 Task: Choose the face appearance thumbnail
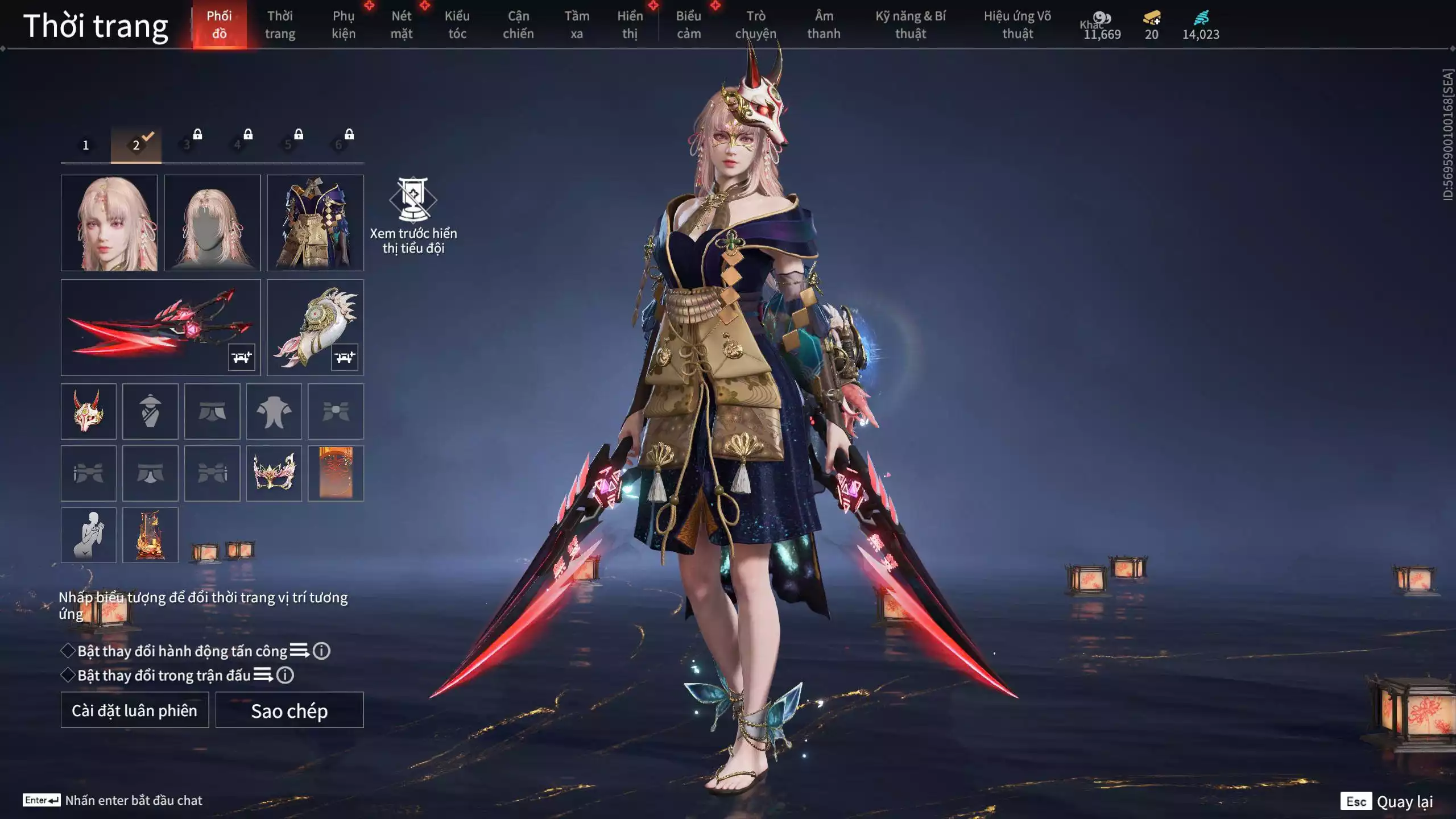click(x=109, y=223)
